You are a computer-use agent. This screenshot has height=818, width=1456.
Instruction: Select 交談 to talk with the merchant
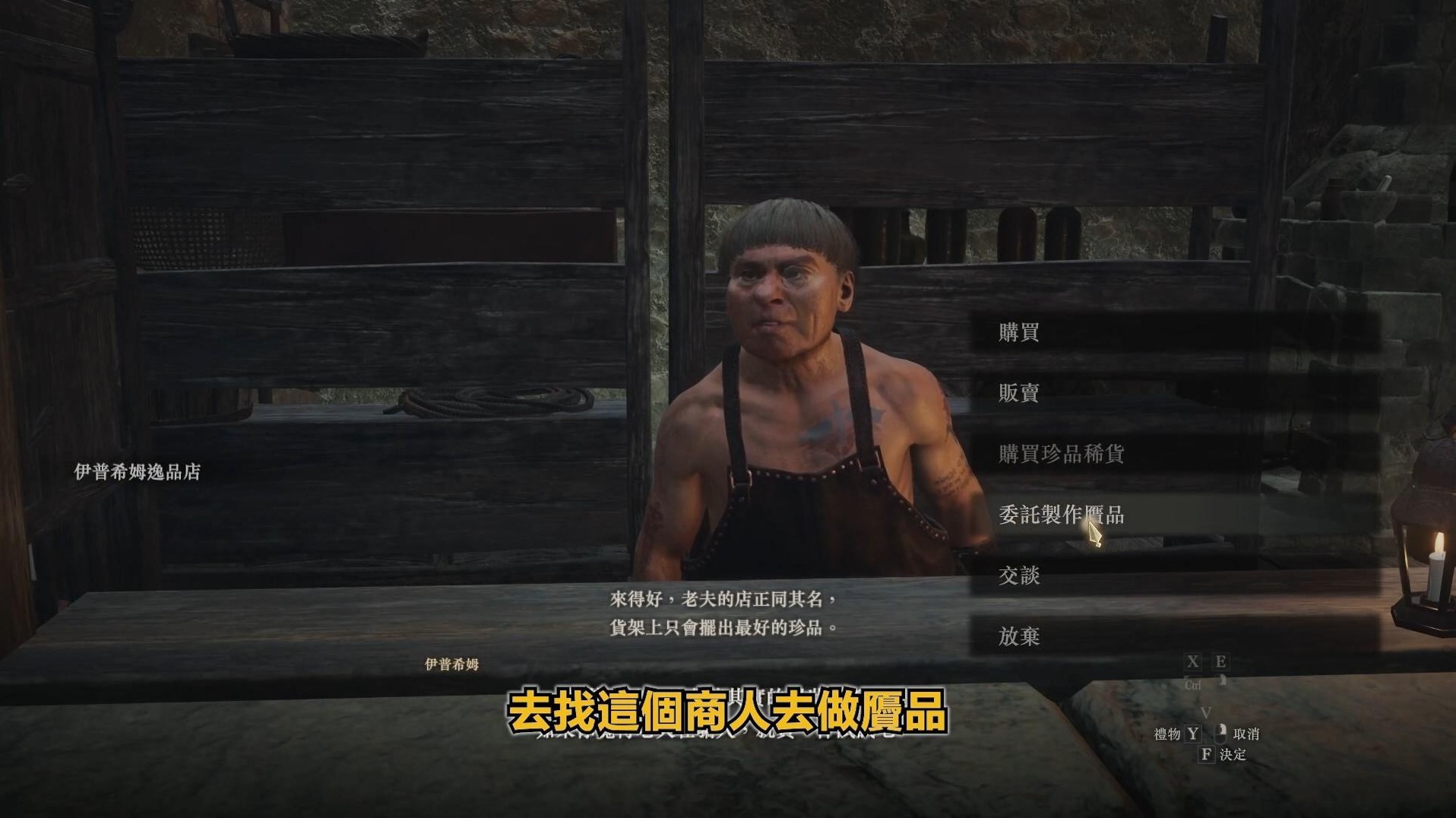[1018, 576]
